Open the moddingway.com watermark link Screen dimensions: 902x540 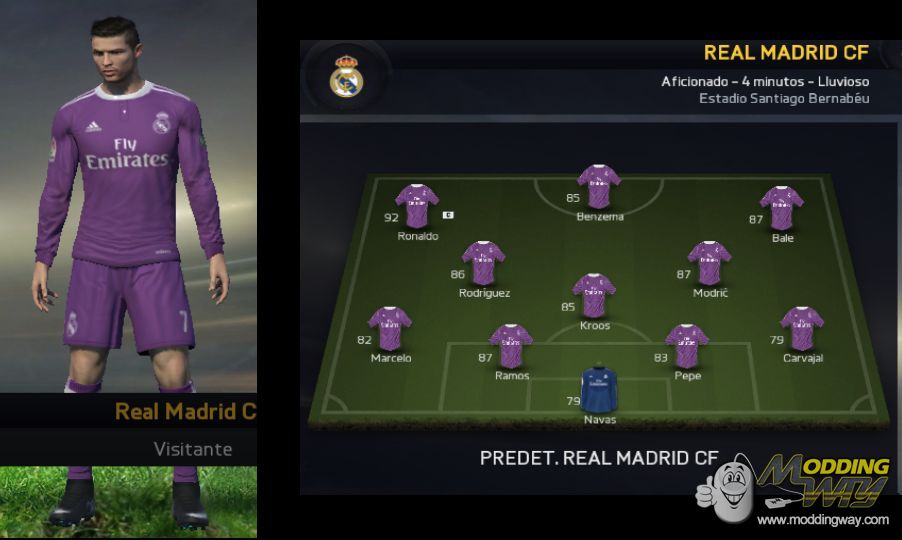[x=822, y=520]
